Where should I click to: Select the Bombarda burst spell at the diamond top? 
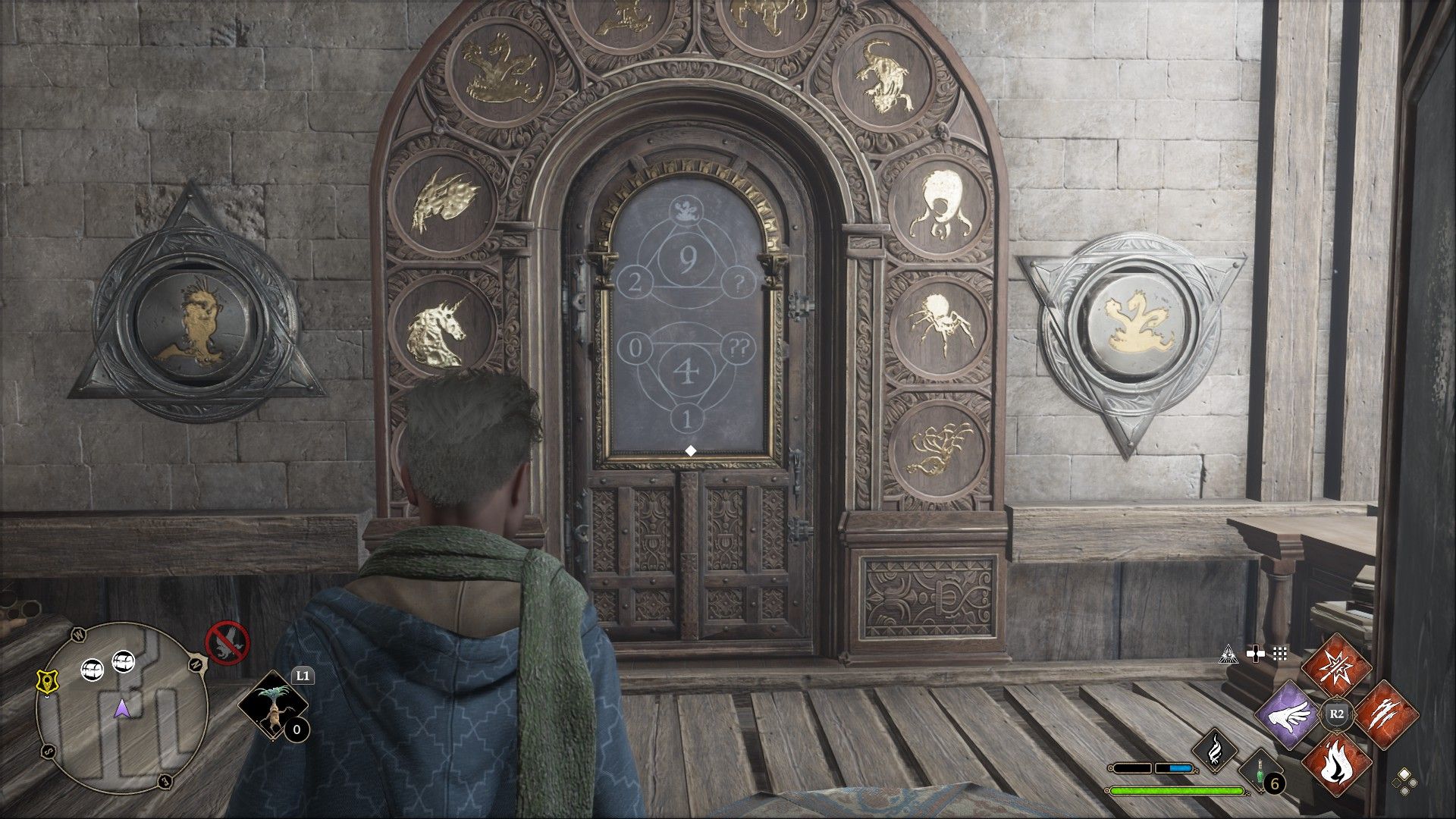point(1338,669)
